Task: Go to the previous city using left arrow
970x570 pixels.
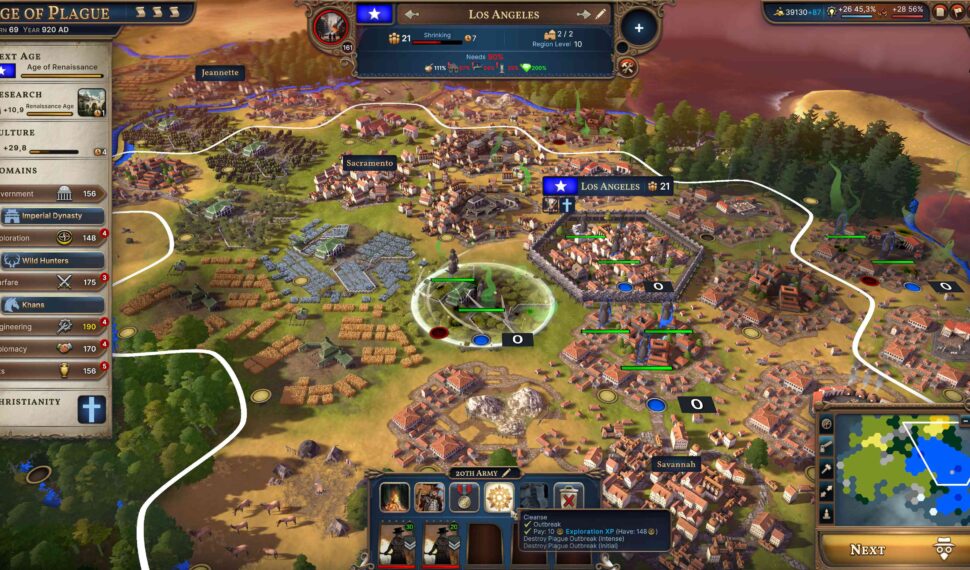Action: (412, 14)
